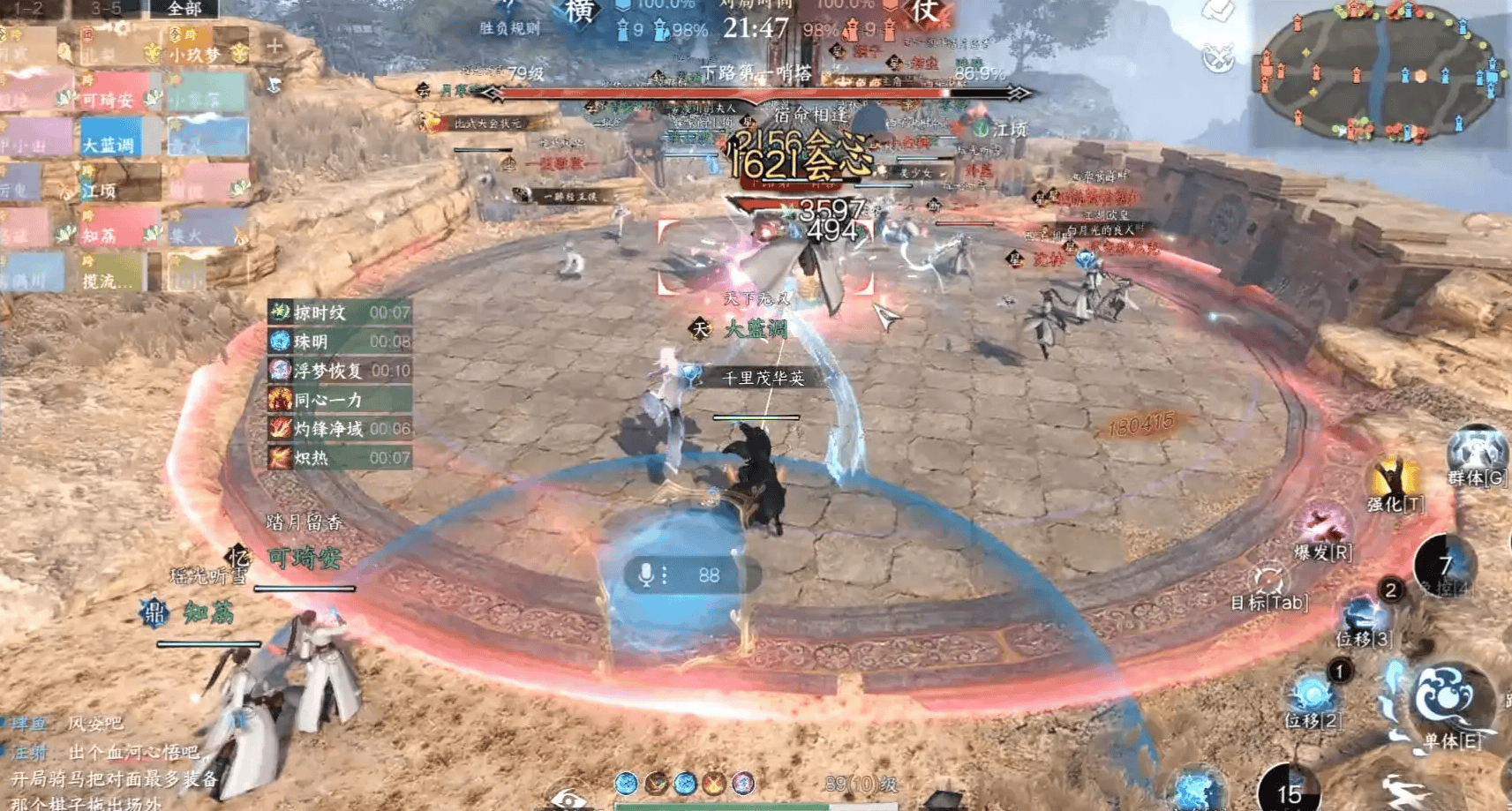
Task: Open the battlefield minimap
Action: coord(1382,72)
